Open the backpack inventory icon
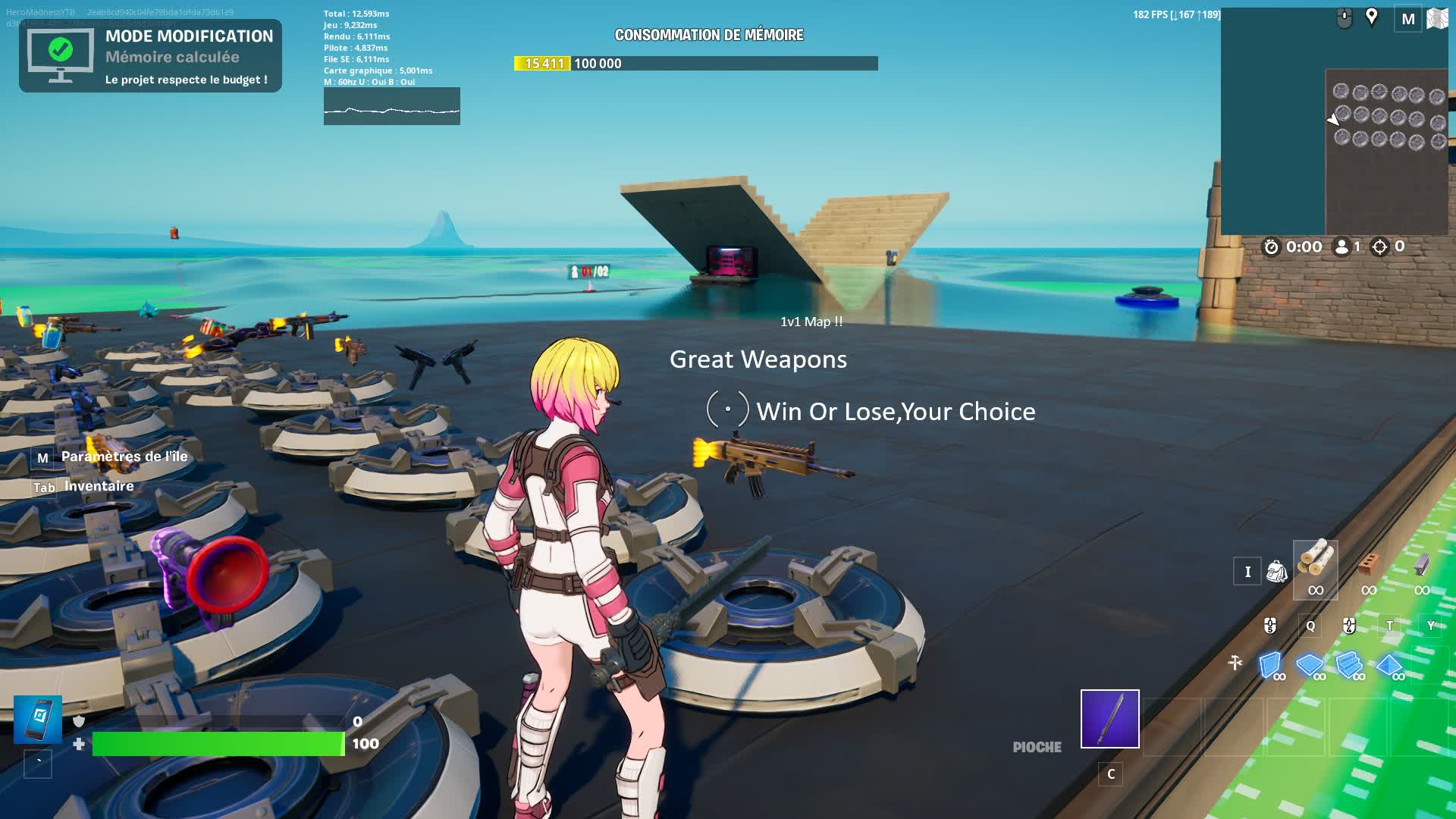This screenshot has height=819, width=1456. [1277, 572]
